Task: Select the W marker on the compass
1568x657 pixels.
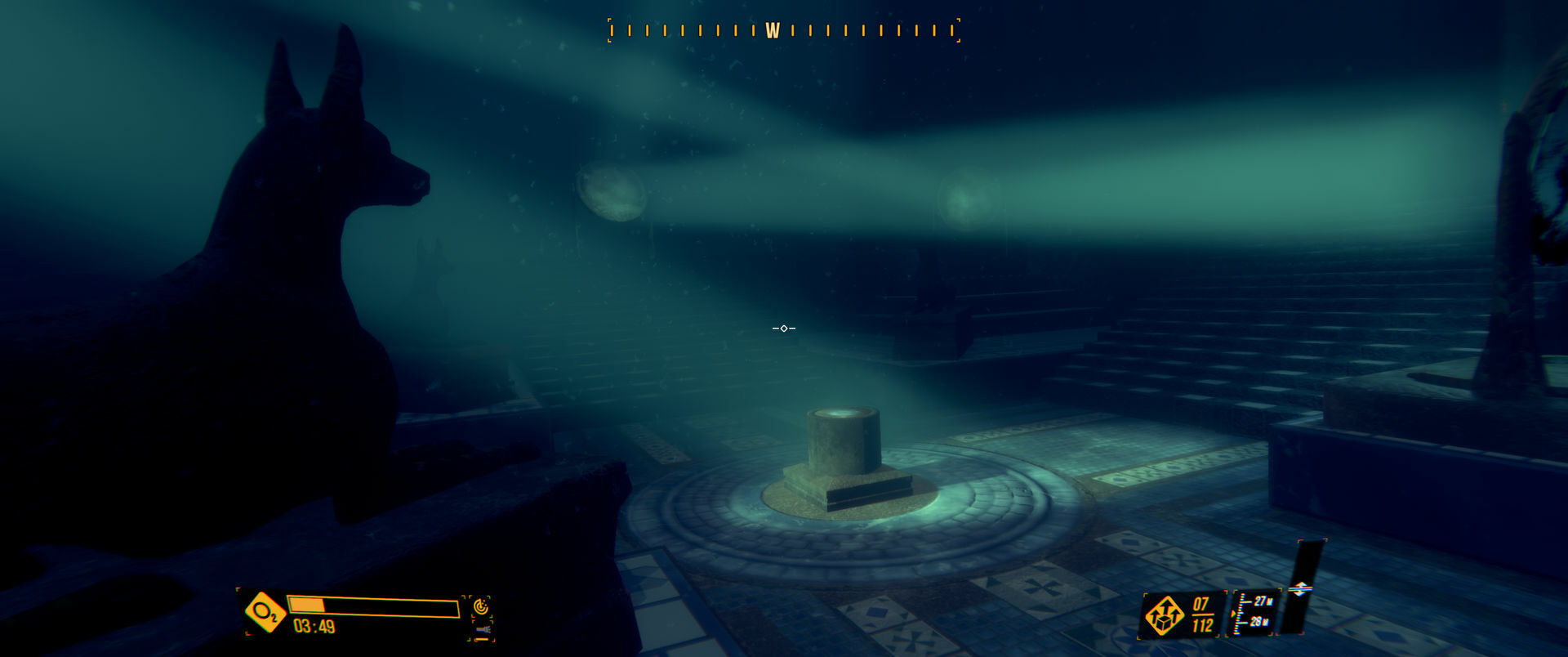Action: [x=771, y=29]
